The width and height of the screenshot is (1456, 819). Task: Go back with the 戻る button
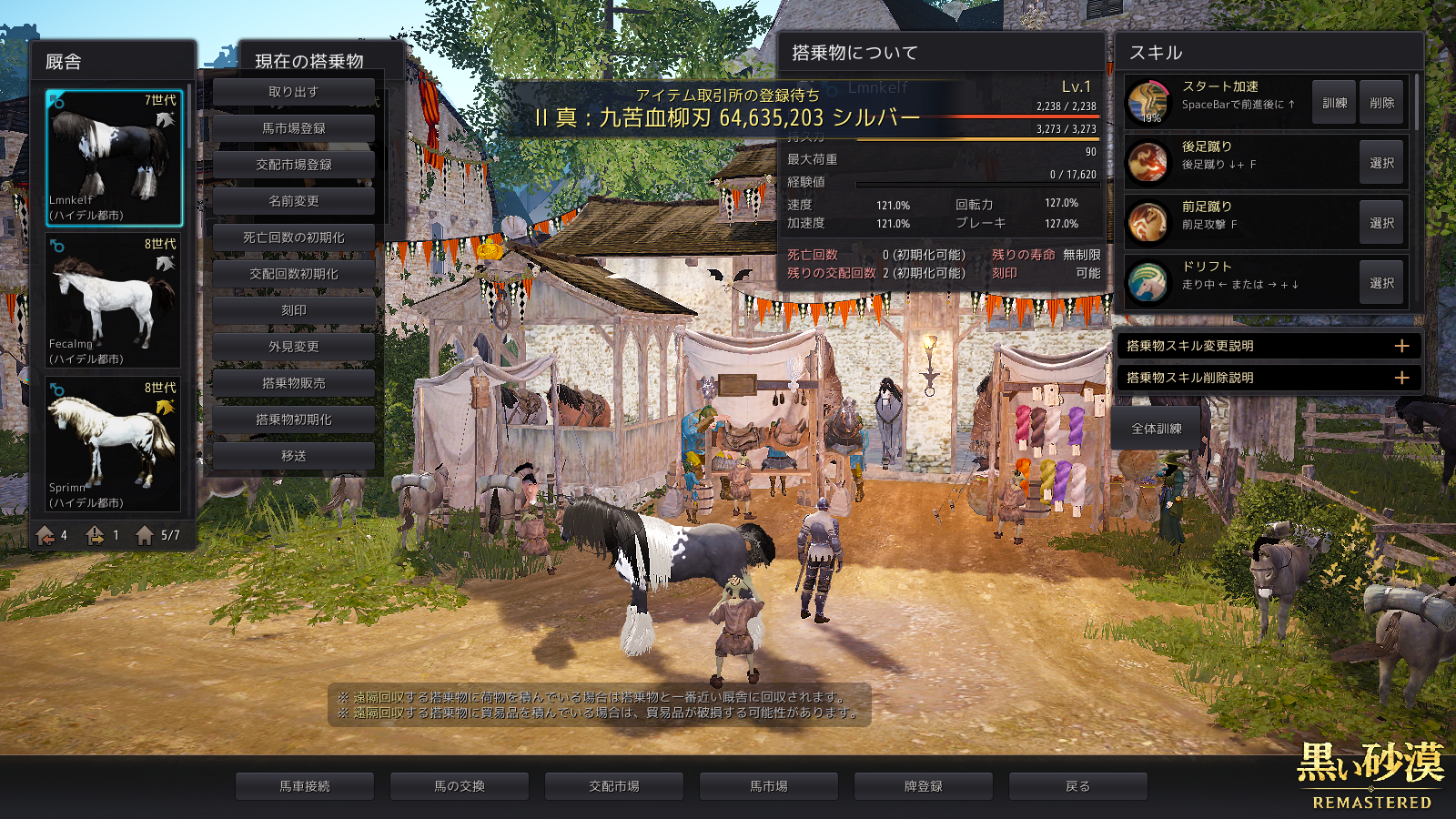(x=1077, y=786)
